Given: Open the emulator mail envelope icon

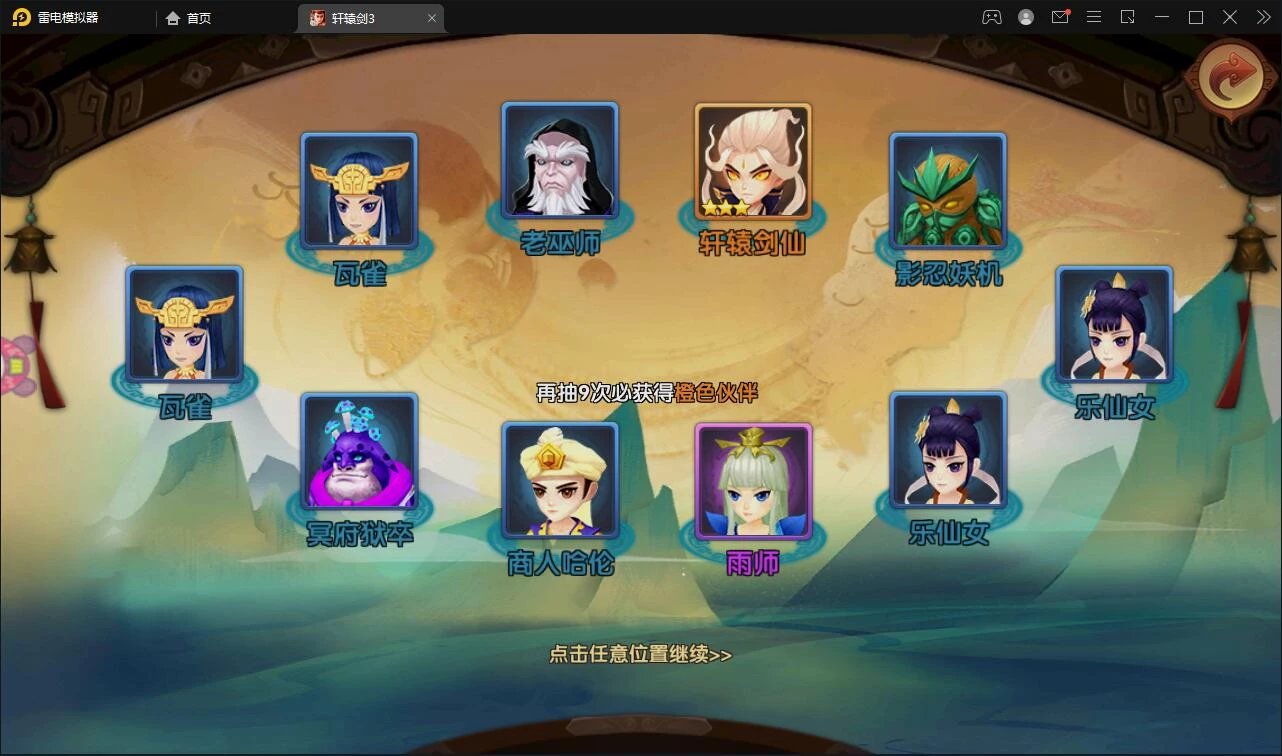Looking at the screenshot, I should click(1060, 17).
